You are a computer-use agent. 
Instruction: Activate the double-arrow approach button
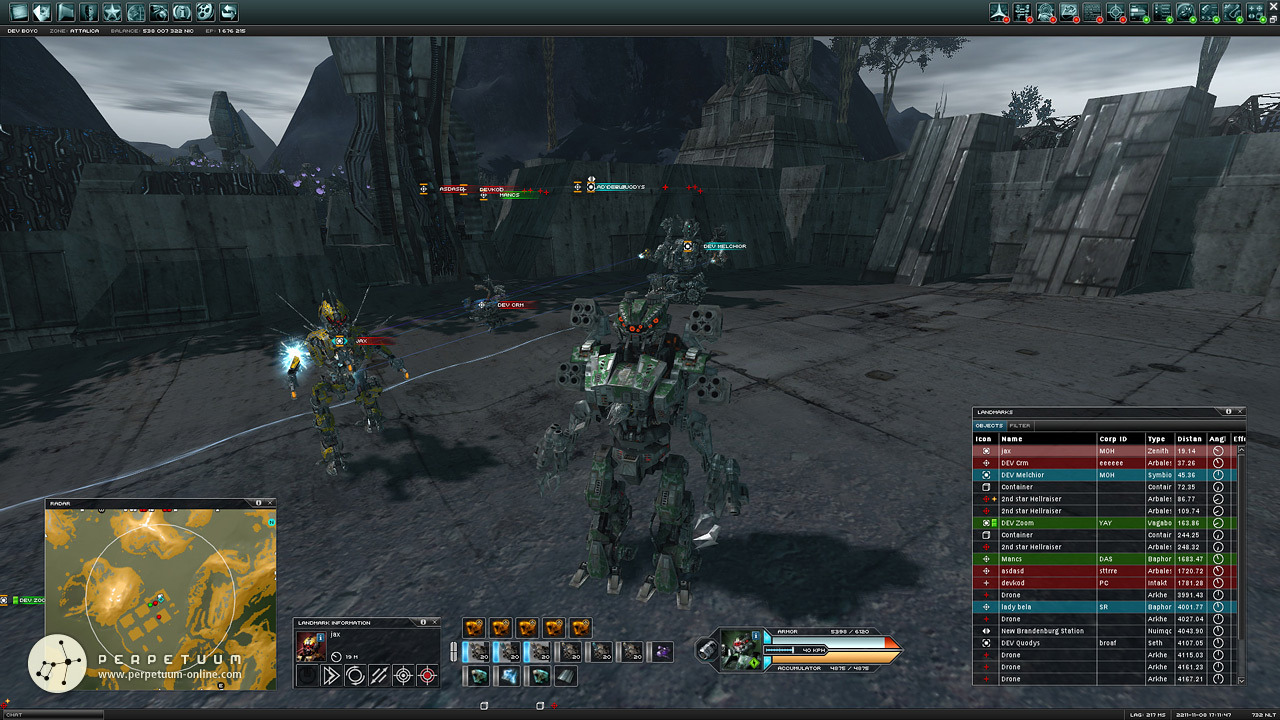pyautogui.click(x=329, y=676)
